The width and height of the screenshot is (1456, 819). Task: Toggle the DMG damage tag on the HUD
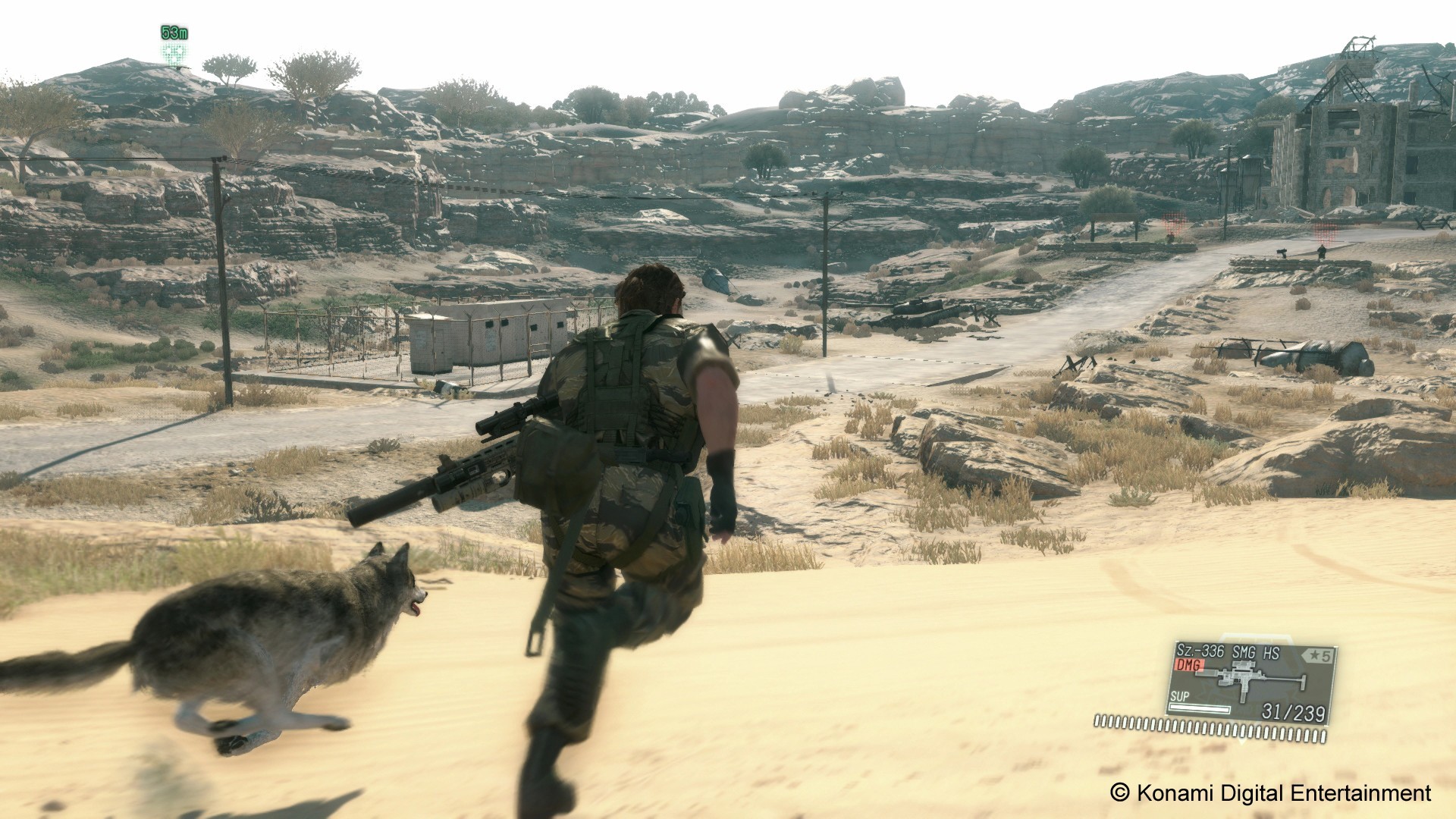click(1189, 665)
